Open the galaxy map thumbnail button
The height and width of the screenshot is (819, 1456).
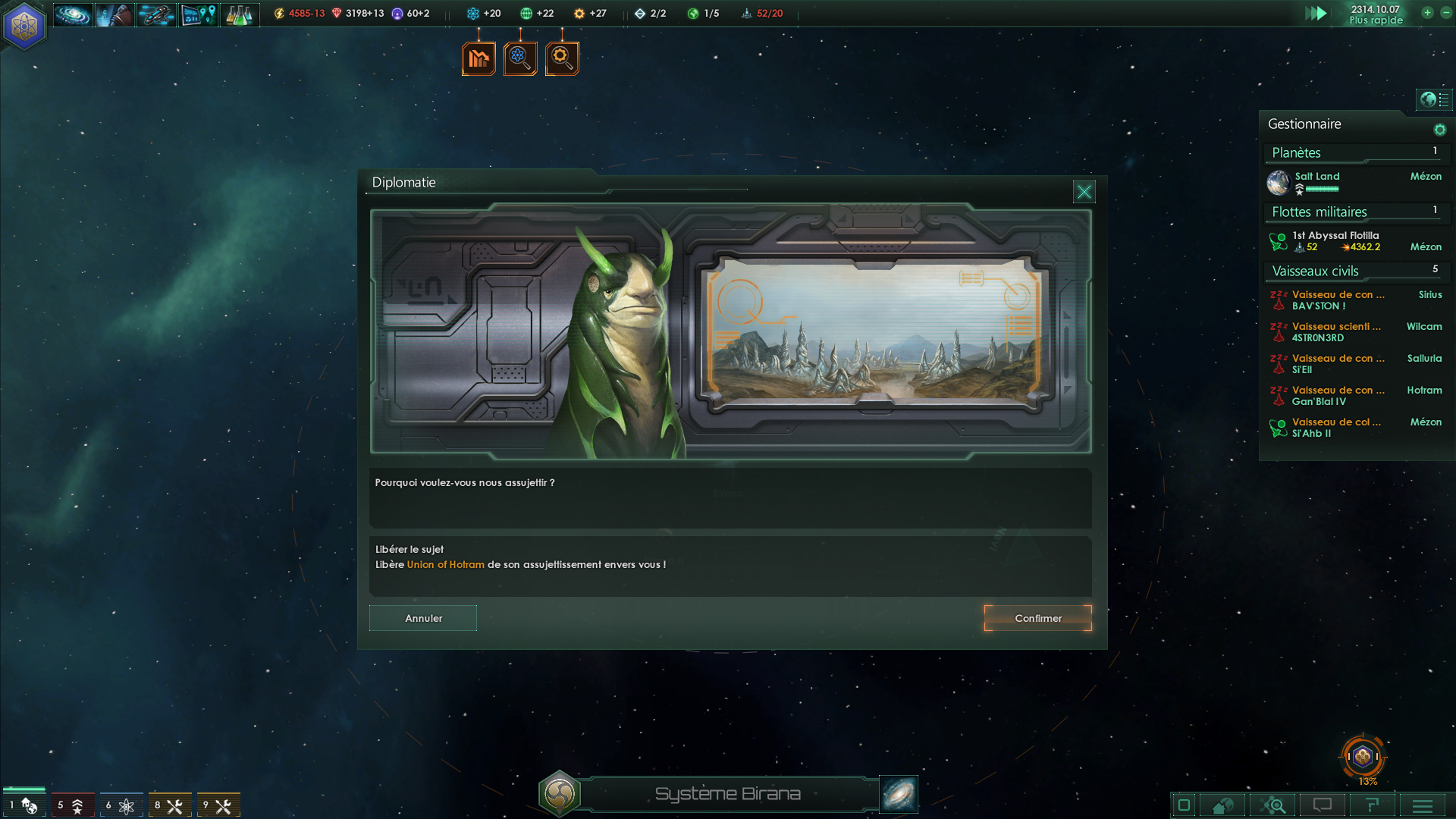(x=899, y=794)
